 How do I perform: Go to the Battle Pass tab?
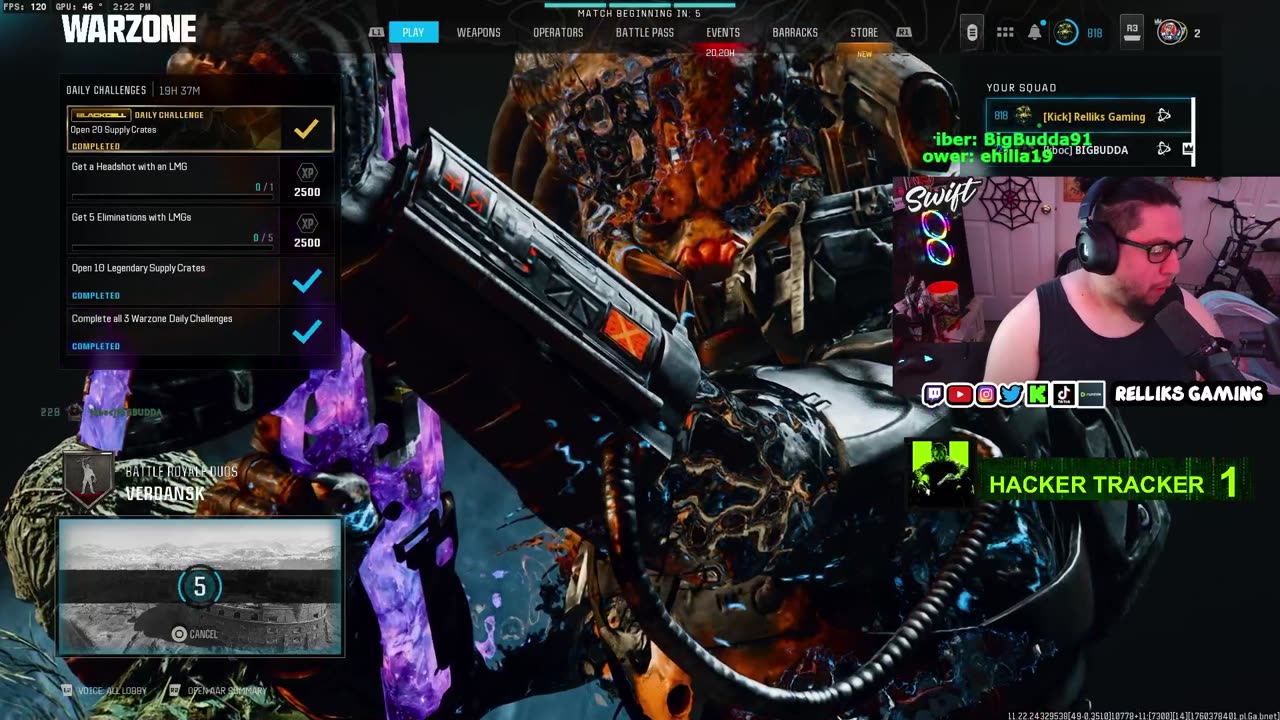point(644,33)
